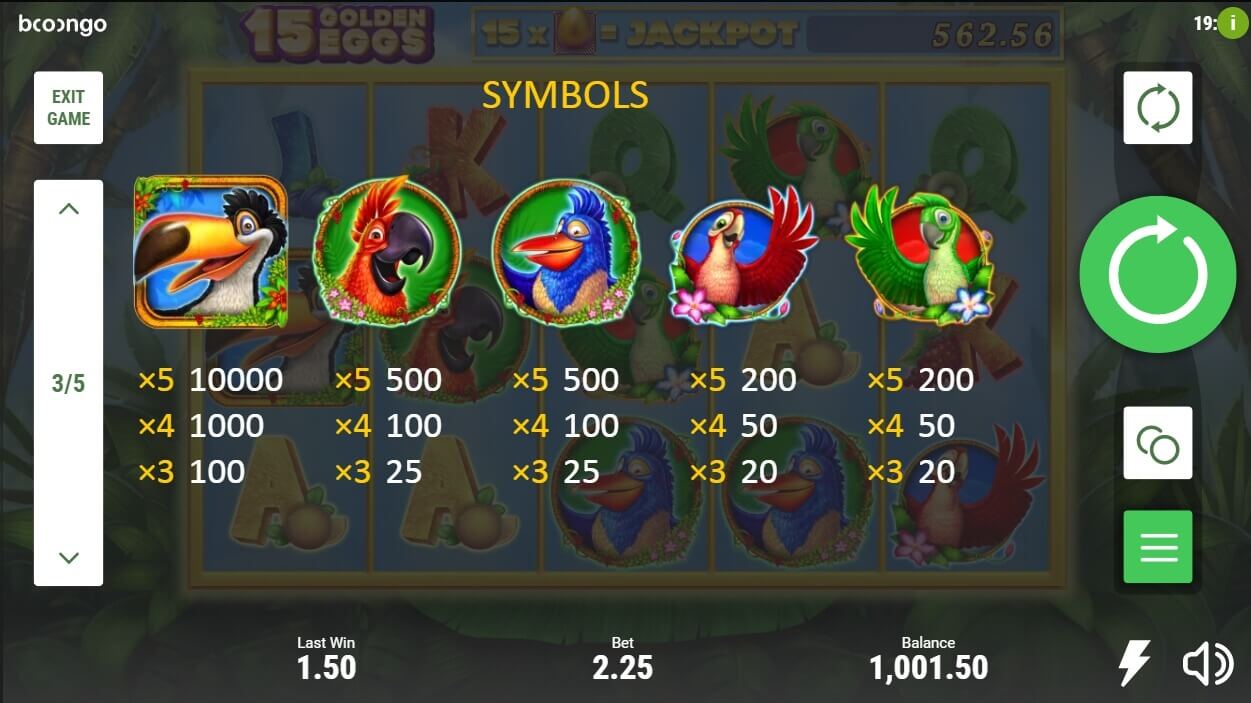Open the bet coins selector

[x=1157, y=442]
